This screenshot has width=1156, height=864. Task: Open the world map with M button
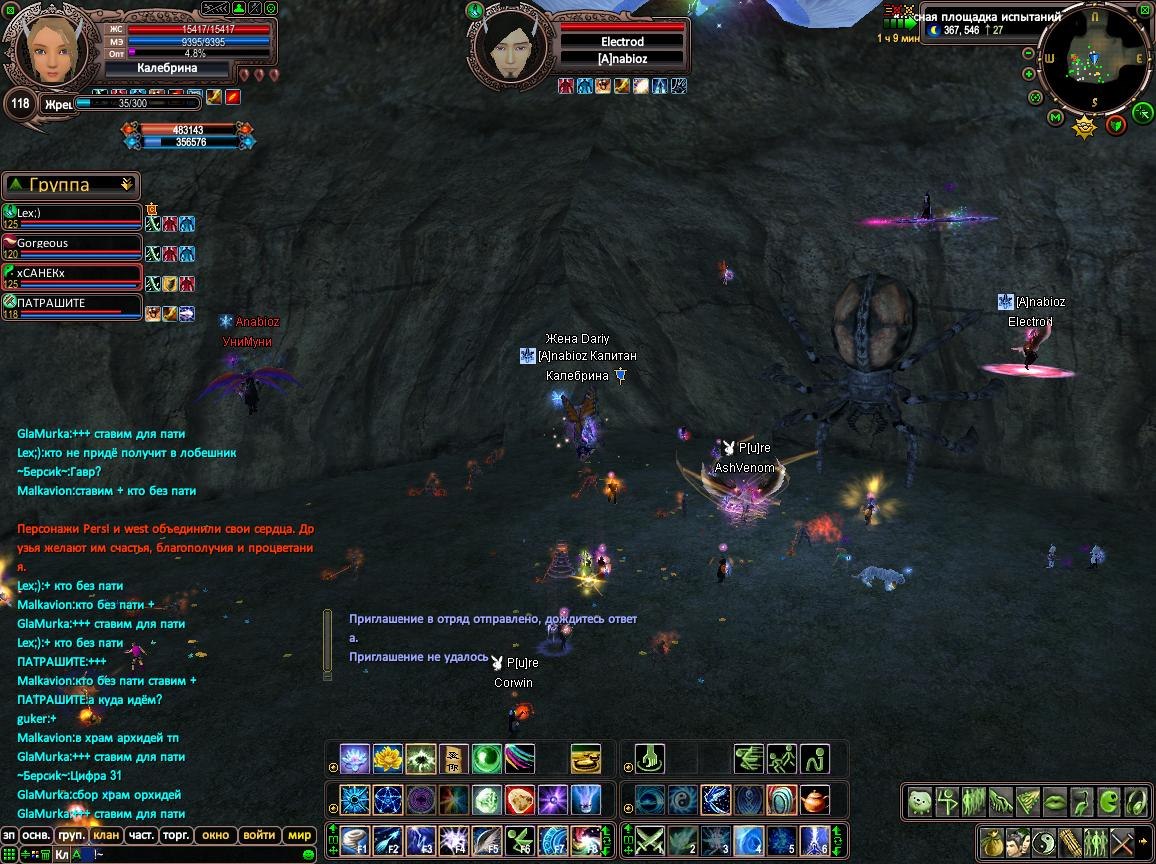pyautogui.click(x=1055, y=118)
